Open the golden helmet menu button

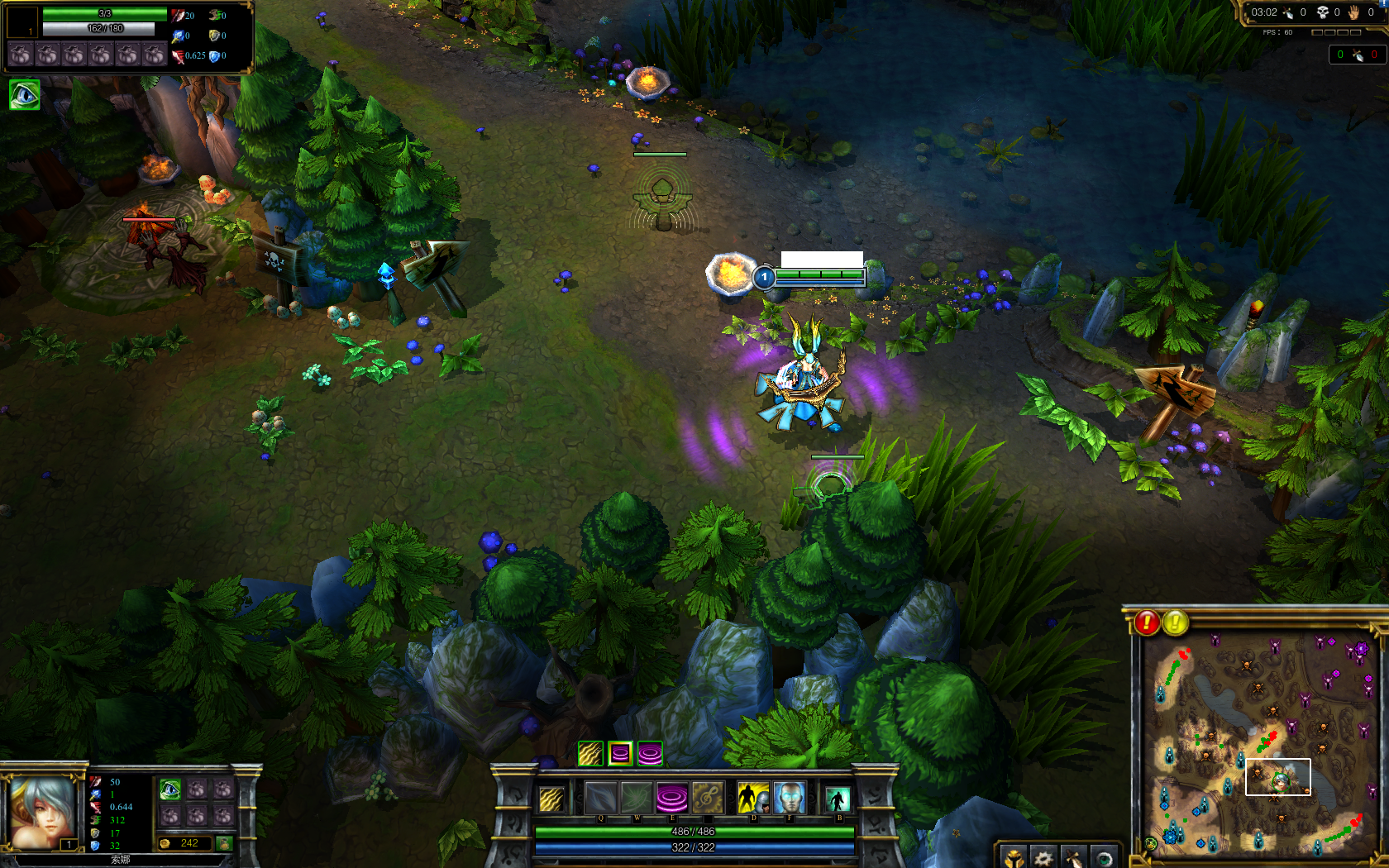[x=1014, y=857]
